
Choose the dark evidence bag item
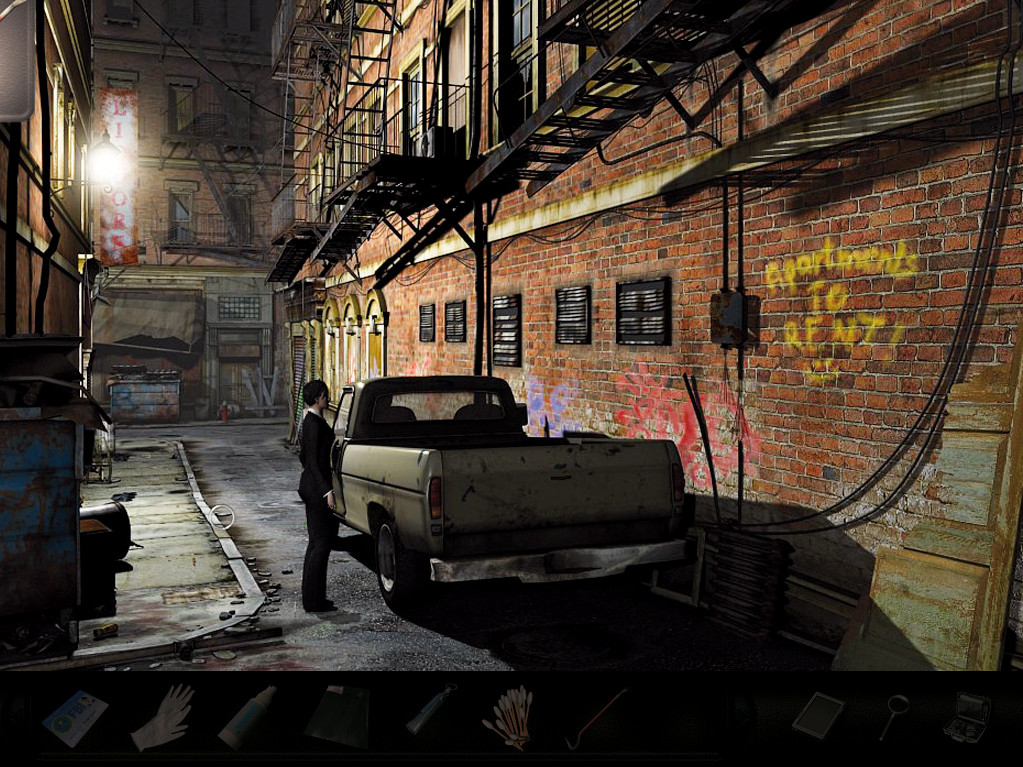(337, 716)
